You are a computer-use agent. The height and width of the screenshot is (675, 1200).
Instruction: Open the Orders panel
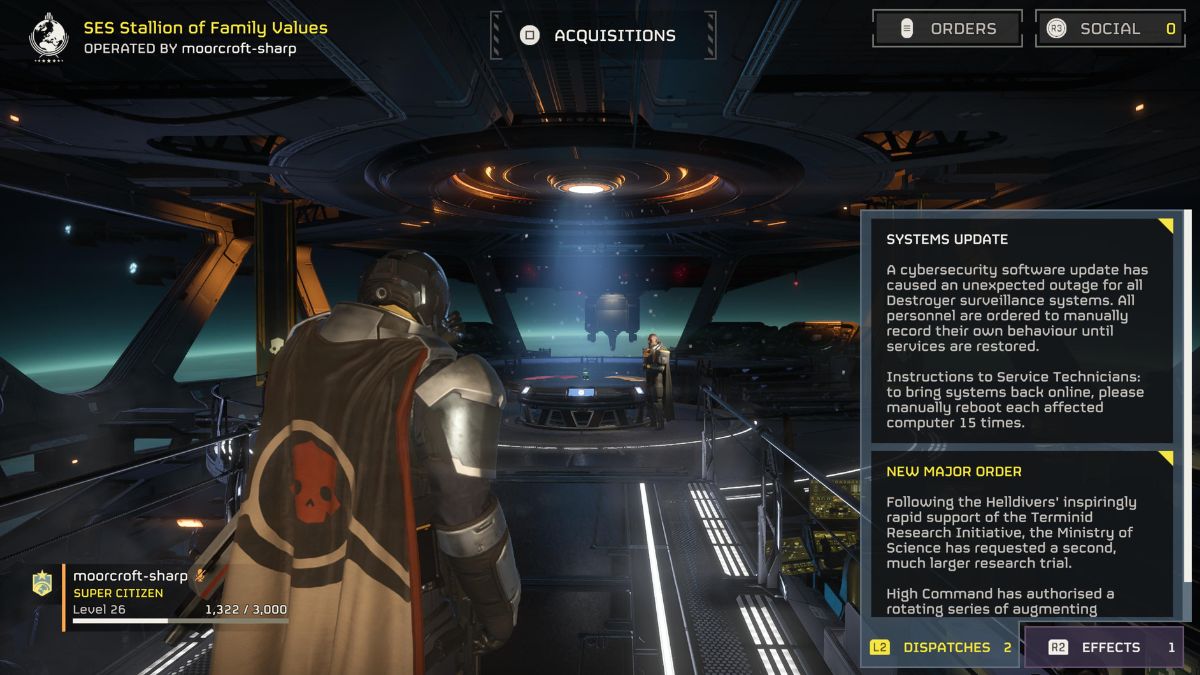947,29
